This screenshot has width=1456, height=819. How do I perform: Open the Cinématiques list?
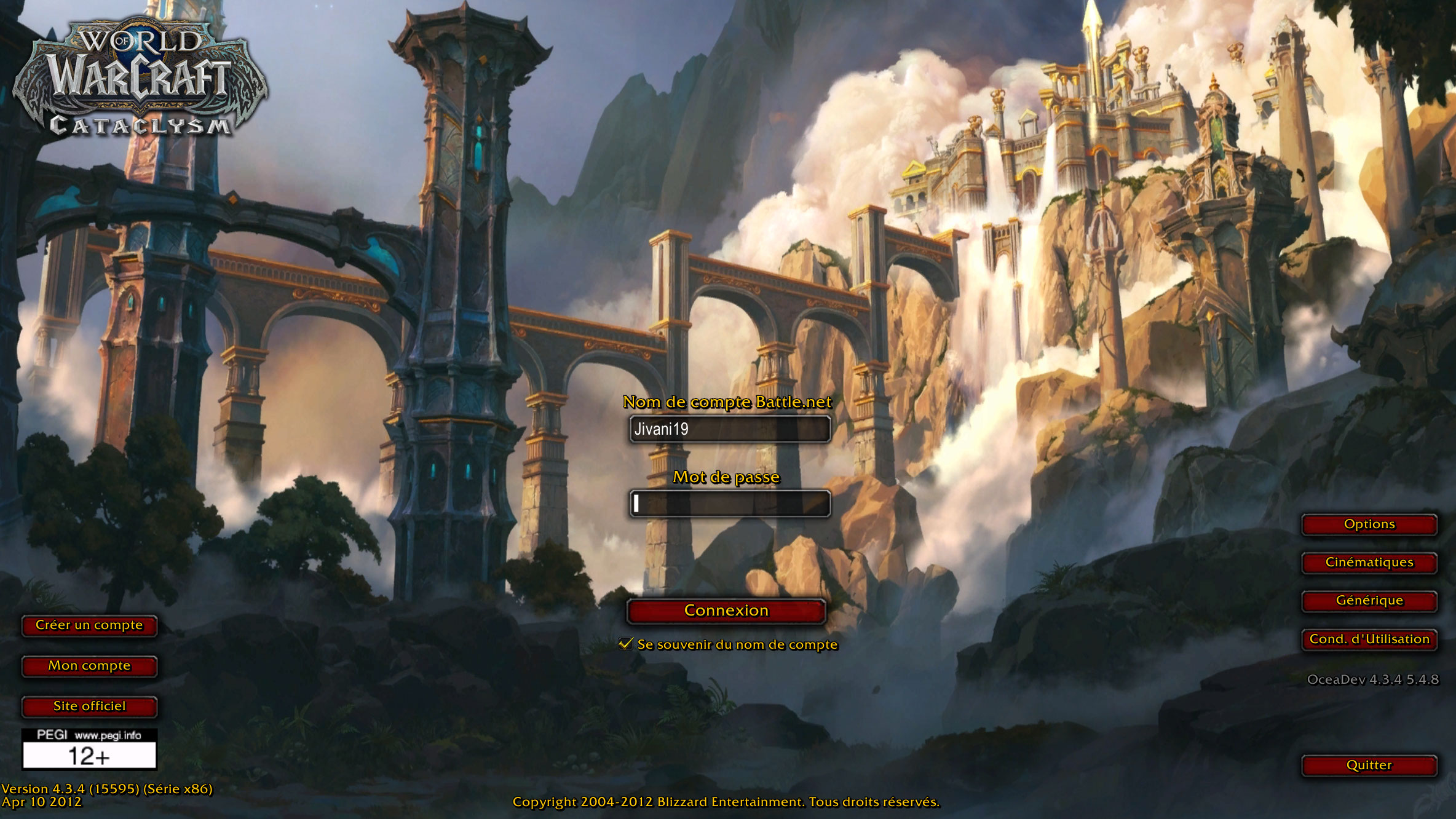coord(1369,563)
